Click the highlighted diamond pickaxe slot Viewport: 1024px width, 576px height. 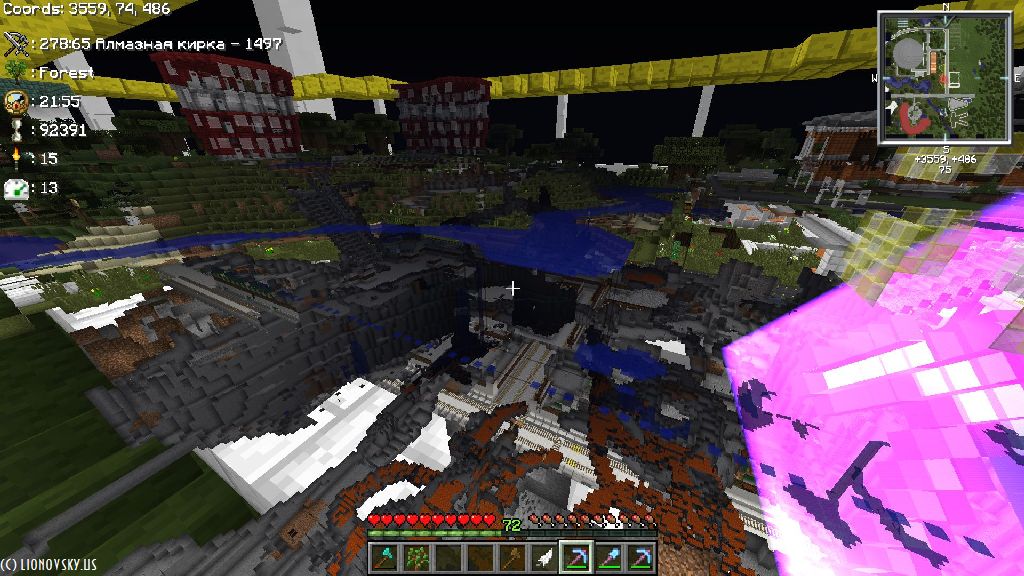[575, 557]
